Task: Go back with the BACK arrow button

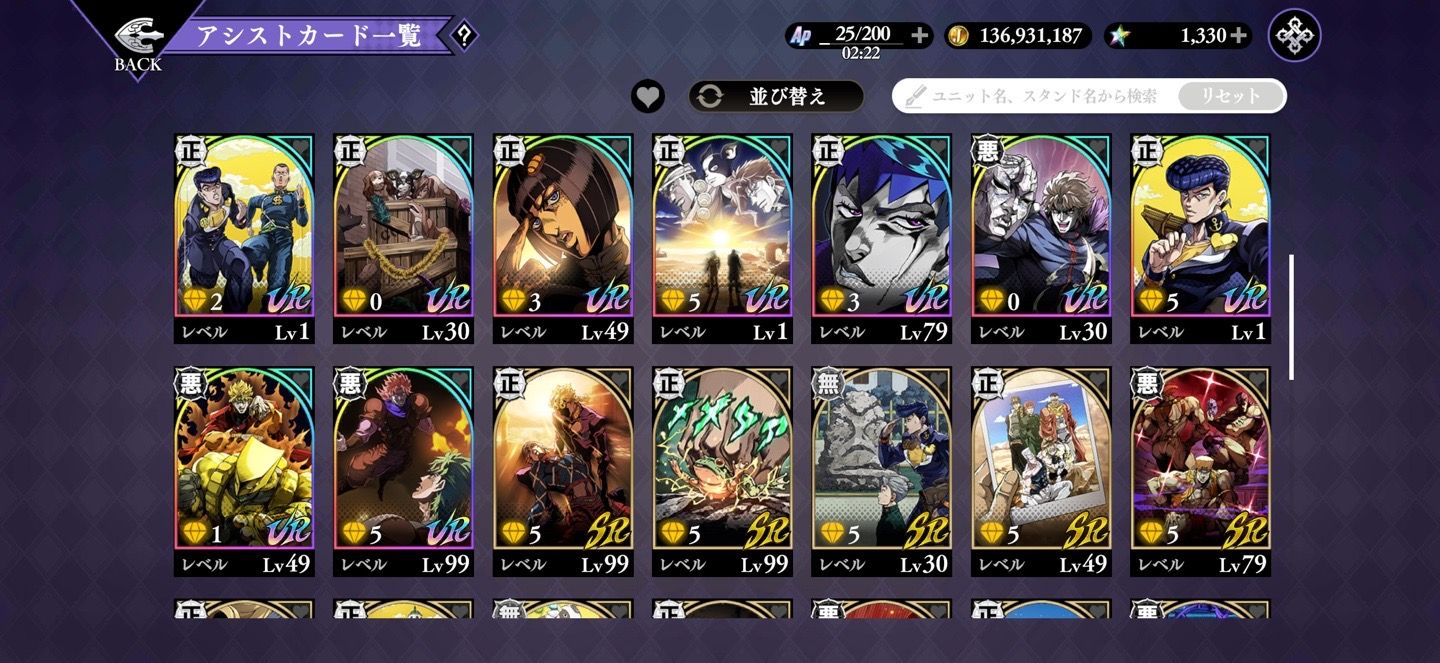Action: pos(137,42)
